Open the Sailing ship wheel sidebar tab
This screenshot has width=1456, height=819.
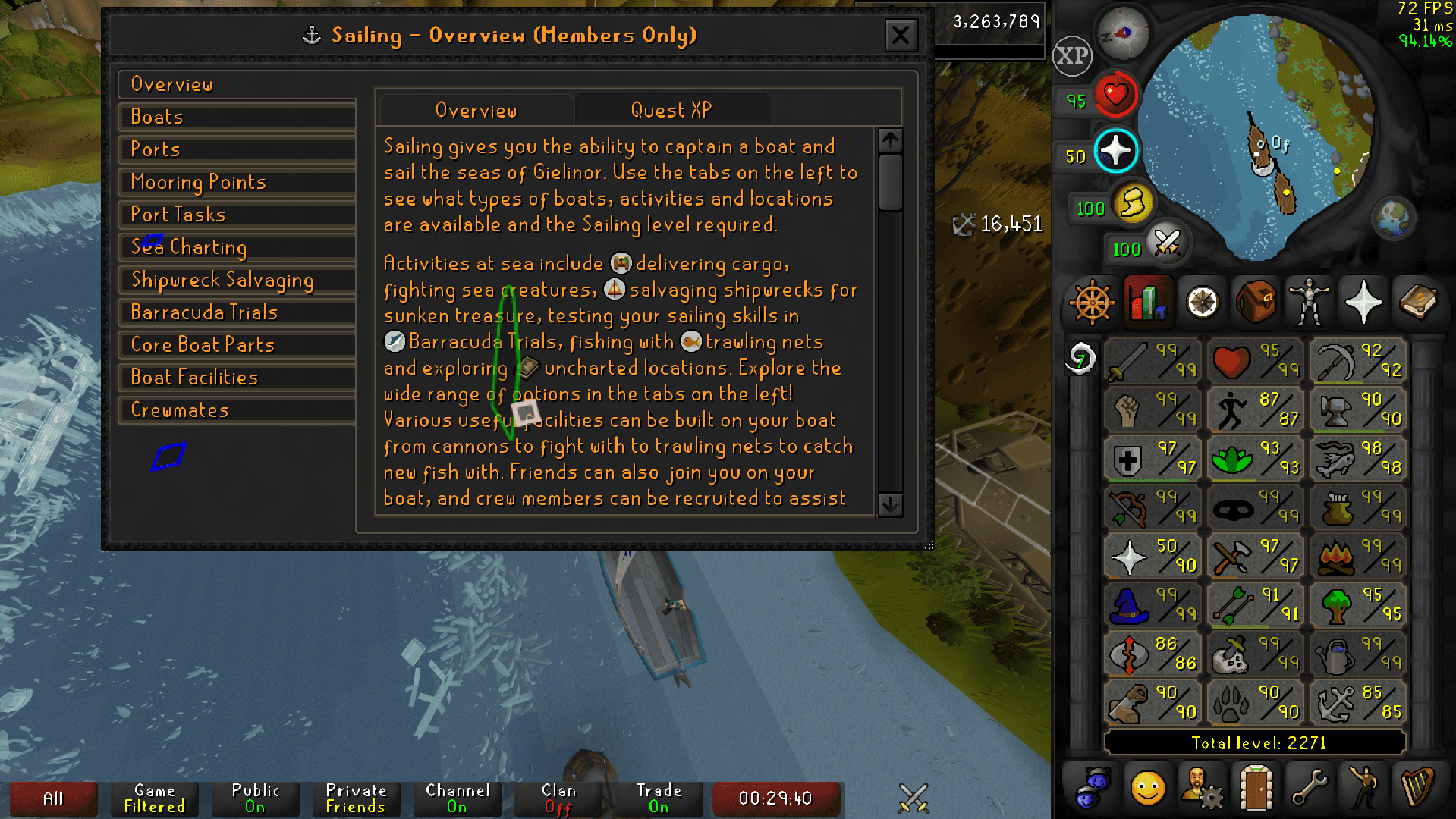pos(1091,303)
